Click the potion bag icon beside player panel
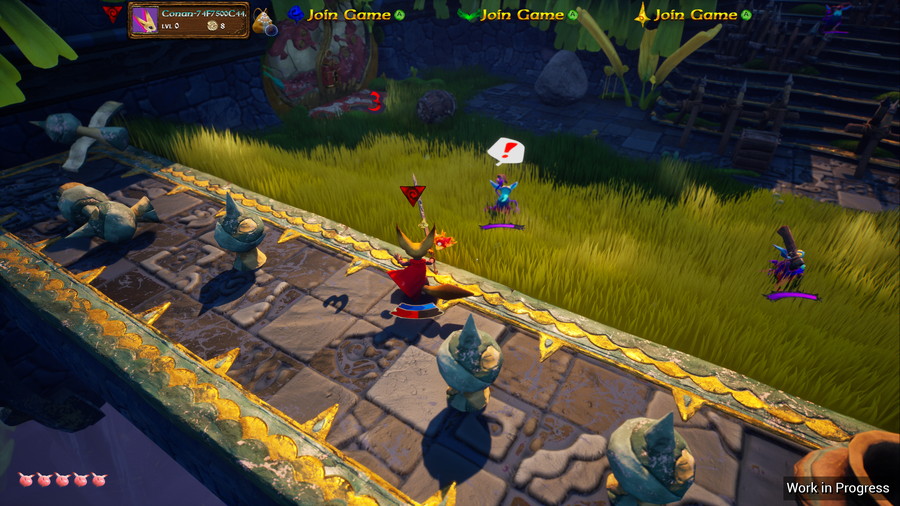The height and width of the screenshot is (506, 900). (x=264, y=22)
